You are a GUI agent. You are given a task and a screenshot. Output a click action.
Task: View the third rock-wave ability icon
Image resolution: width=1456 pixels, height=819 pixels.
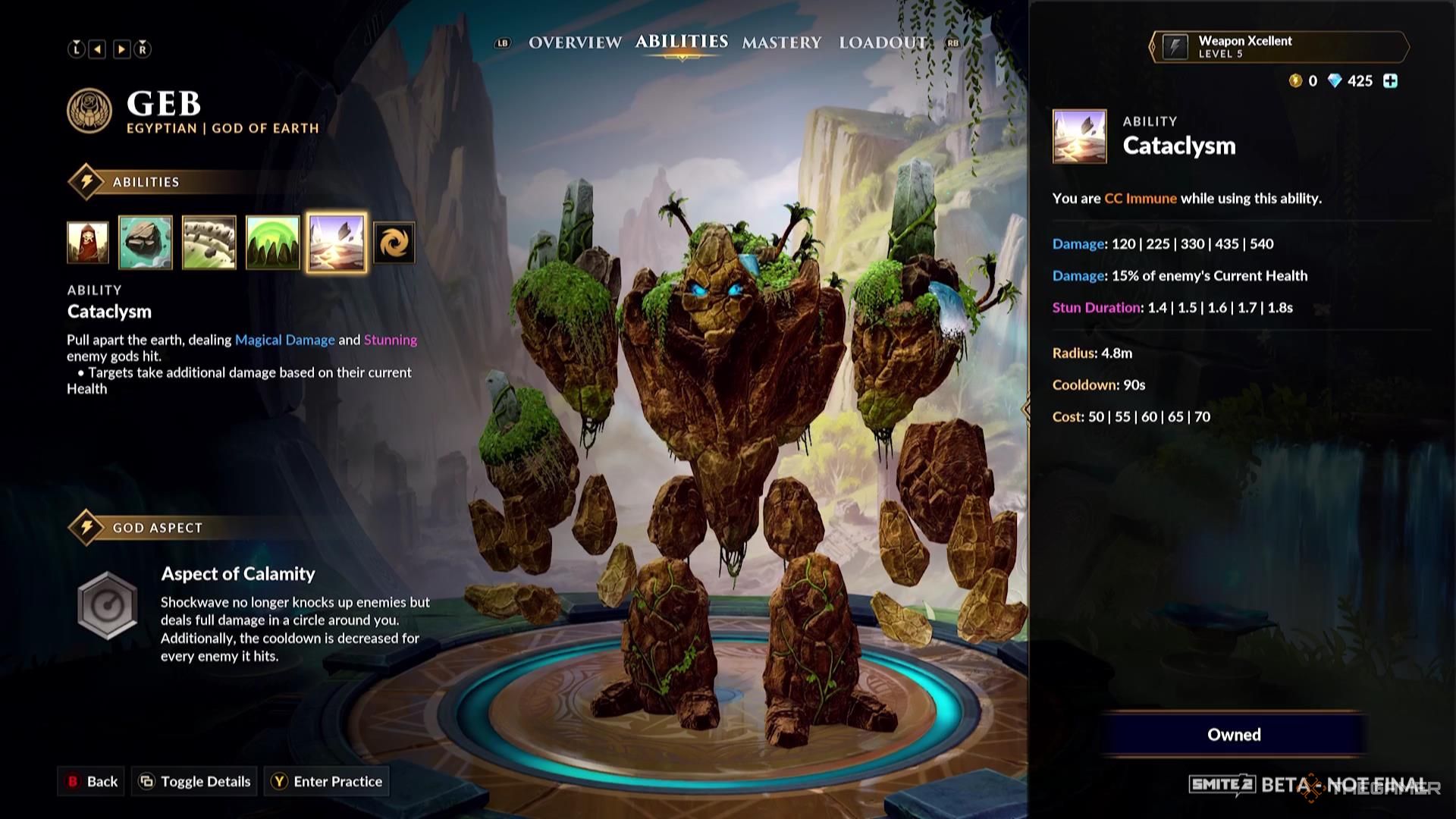click(210, 243)
